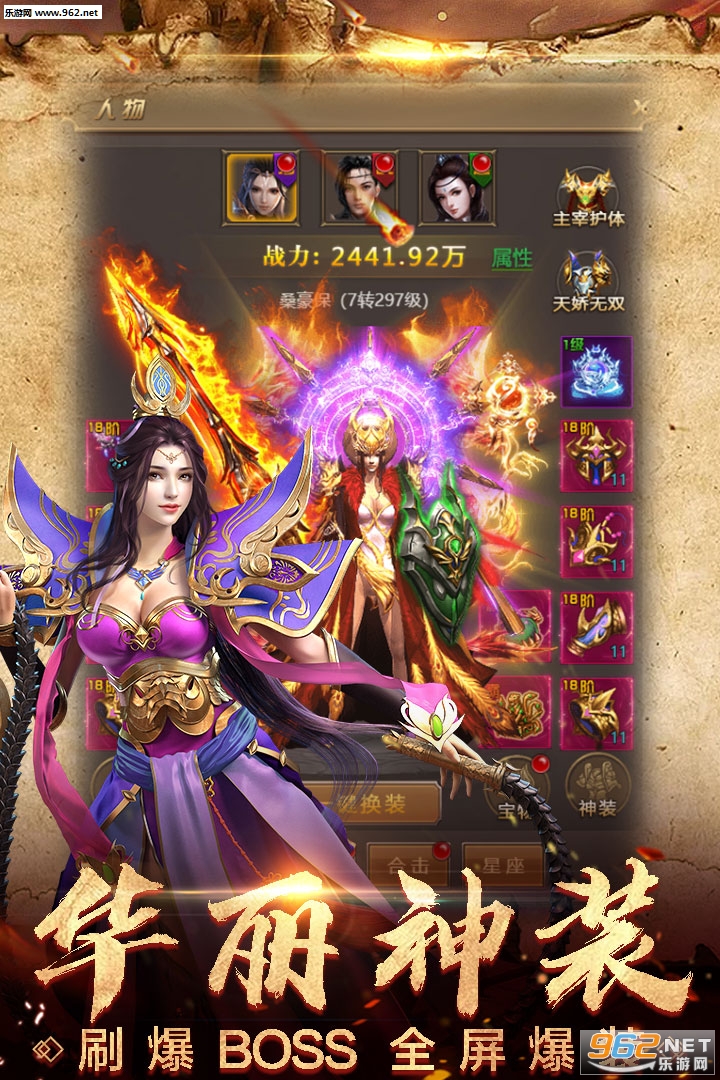Select the third hero portrait with green banner

(457, 187)
